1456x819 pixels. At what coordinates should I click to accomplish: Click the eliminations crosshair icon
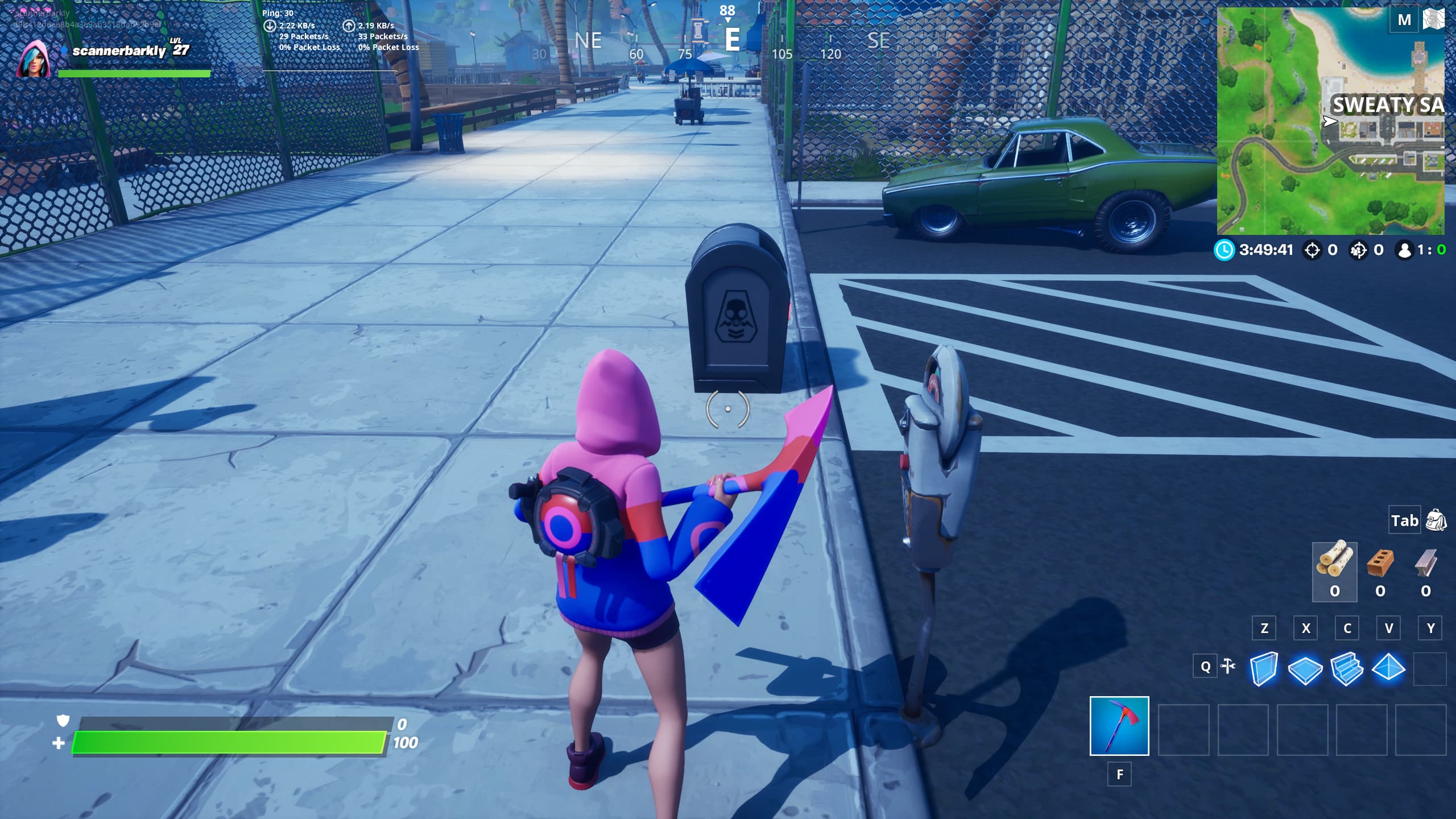click(x=1312, y=249)
